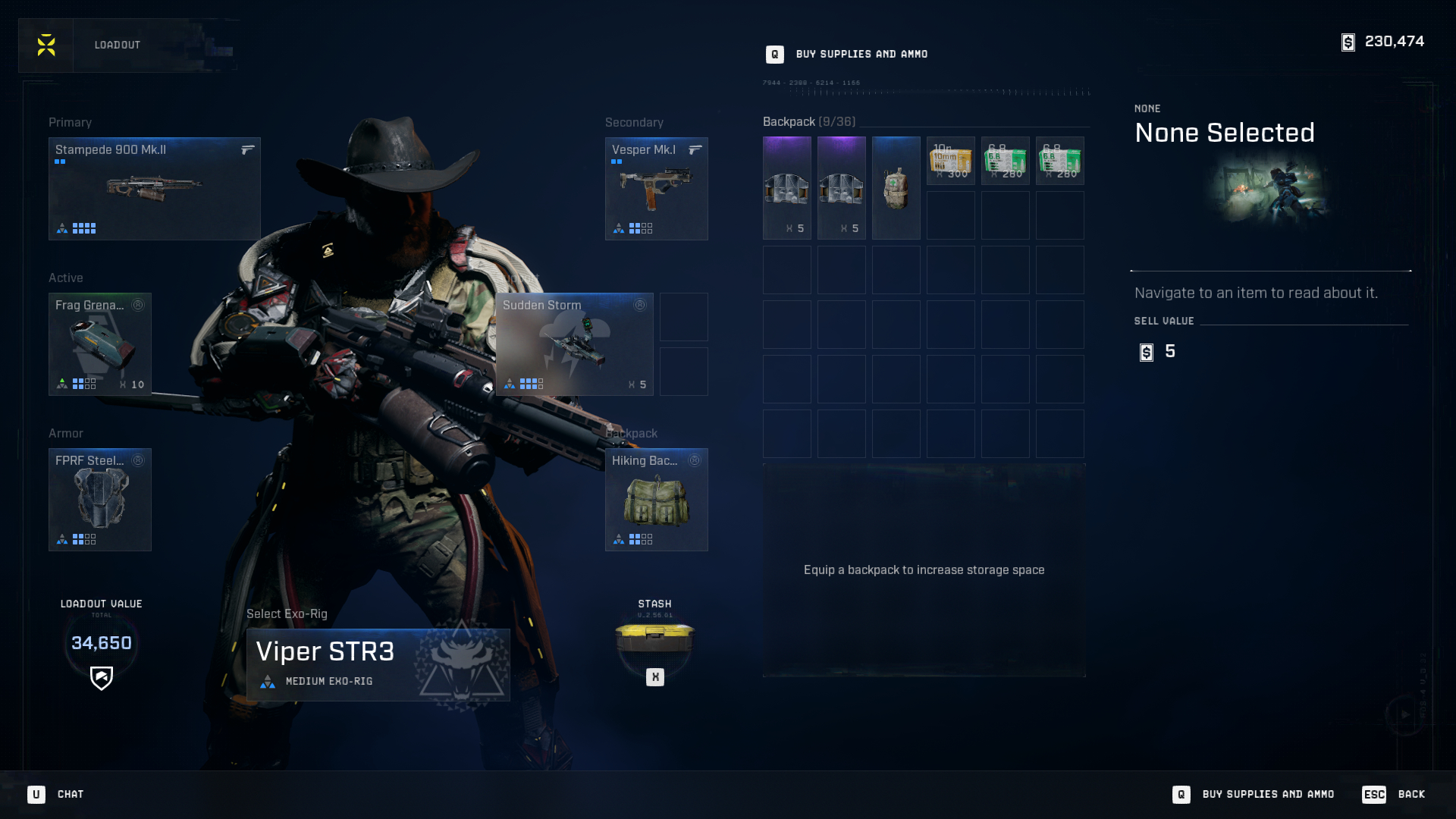Open the Chat option
Image resolution: width=1456 pixels, height=819 pixels.
[56, 794]
